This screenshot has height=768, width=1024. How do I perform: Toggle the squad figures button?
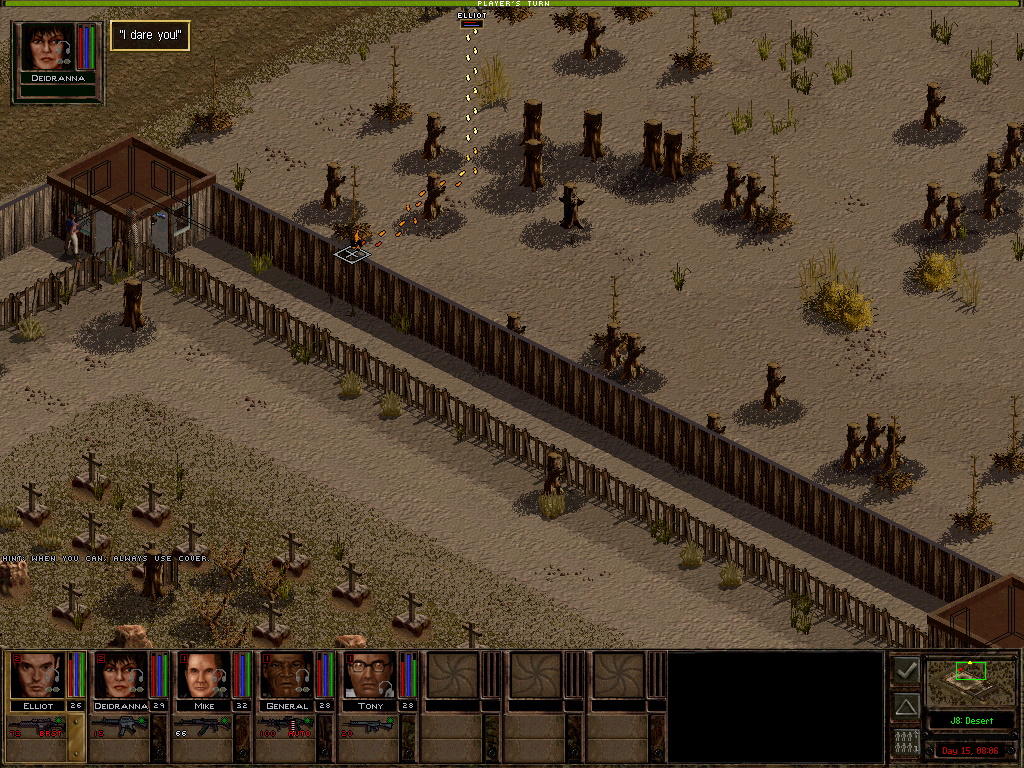(x=906, y=743)
